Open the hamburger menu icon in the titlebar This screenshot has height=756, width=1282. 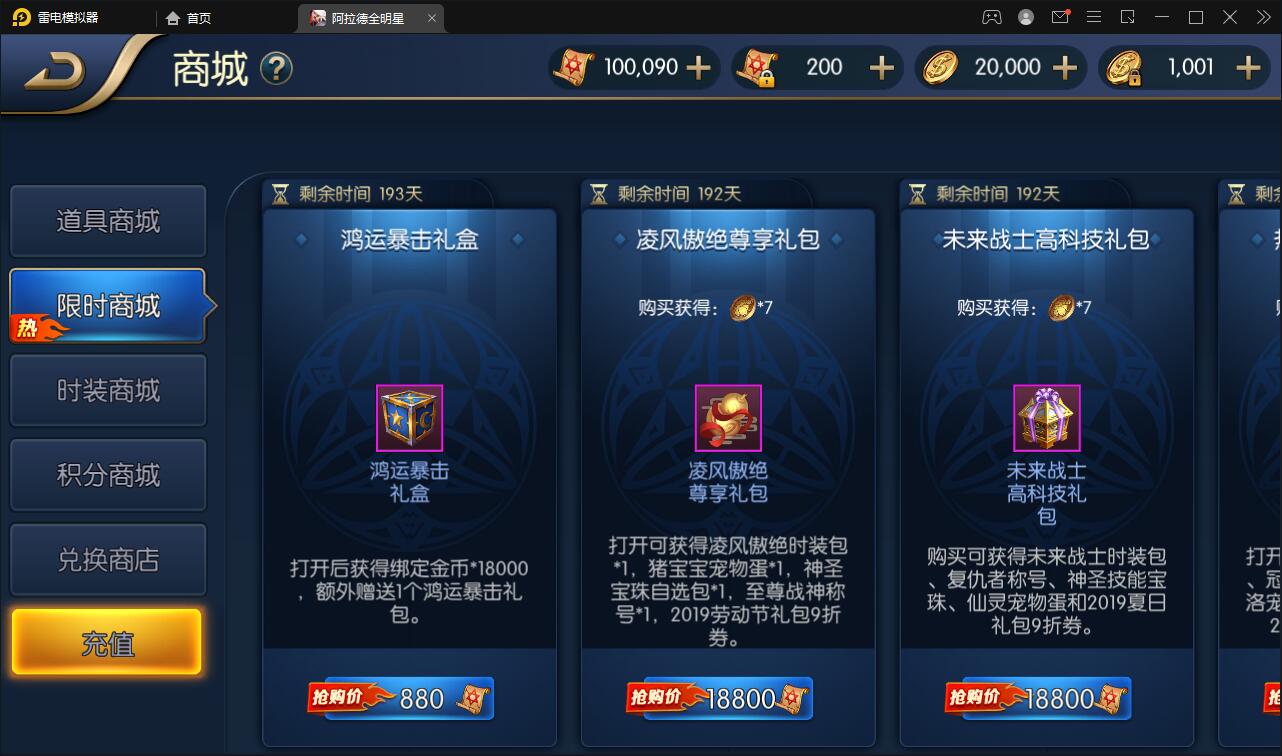1094,17
